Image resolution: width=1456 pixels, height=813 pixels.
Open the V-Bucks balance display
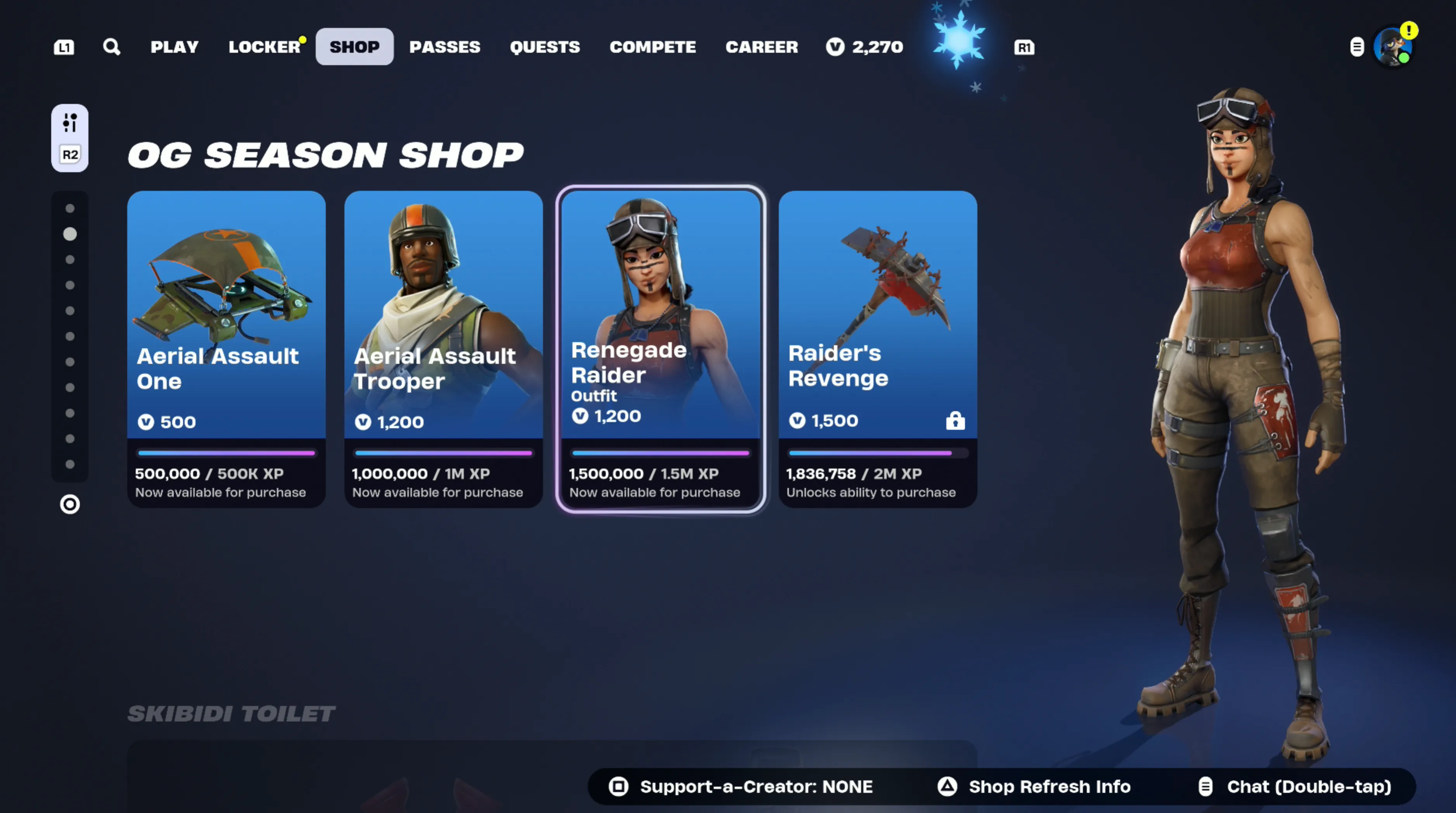[864, 47]
